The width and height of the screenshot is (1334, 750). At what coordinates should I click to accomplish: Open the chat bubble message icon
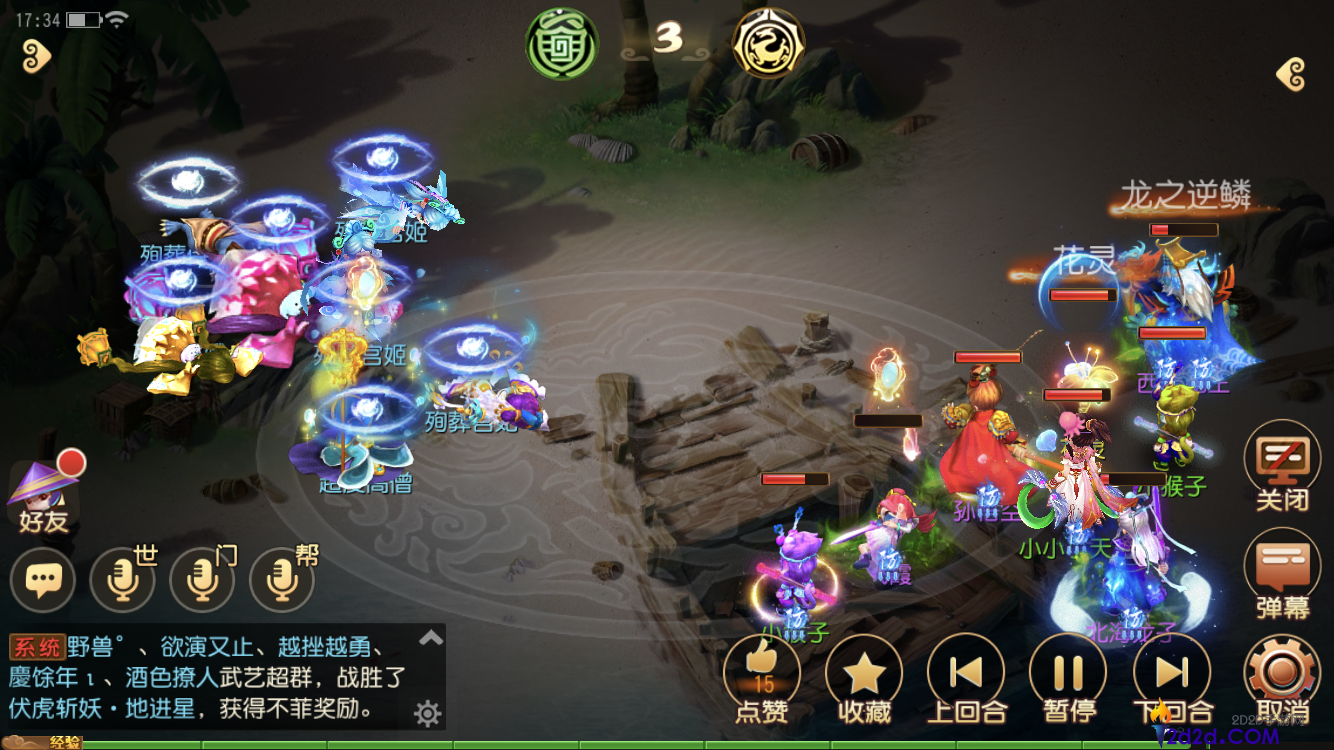[x=43, y=580]
